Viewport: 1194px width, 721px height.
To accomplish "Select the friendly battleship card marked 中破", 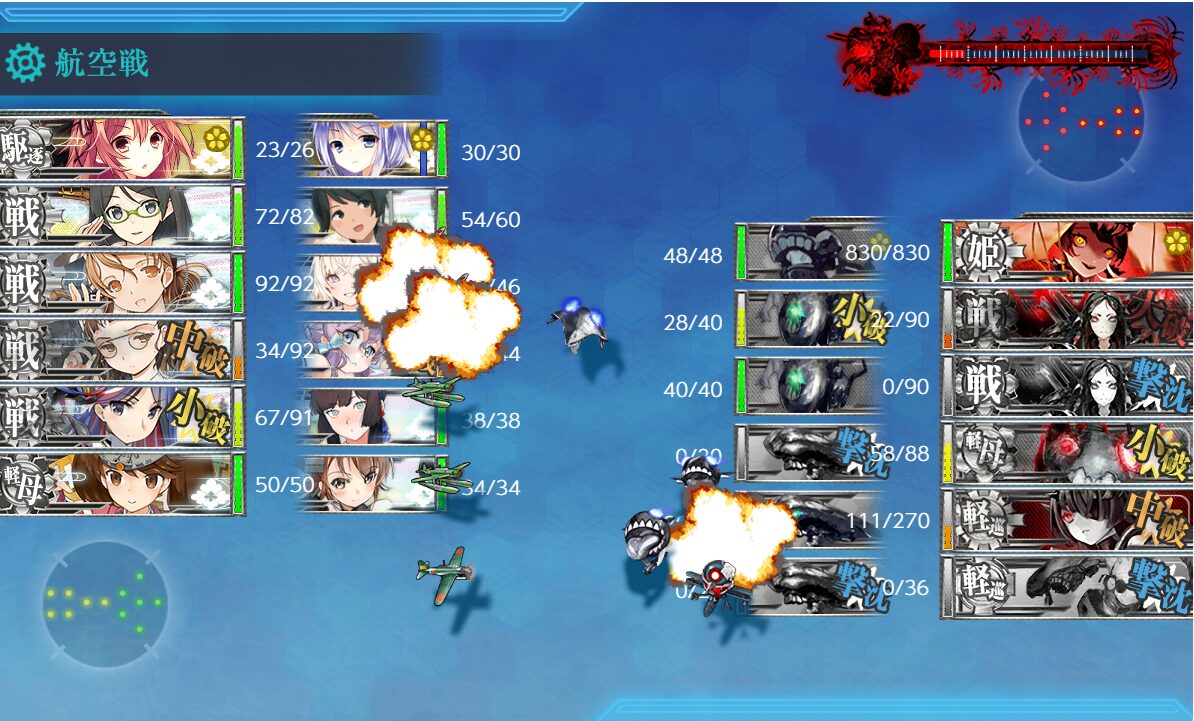I will 122,349.
